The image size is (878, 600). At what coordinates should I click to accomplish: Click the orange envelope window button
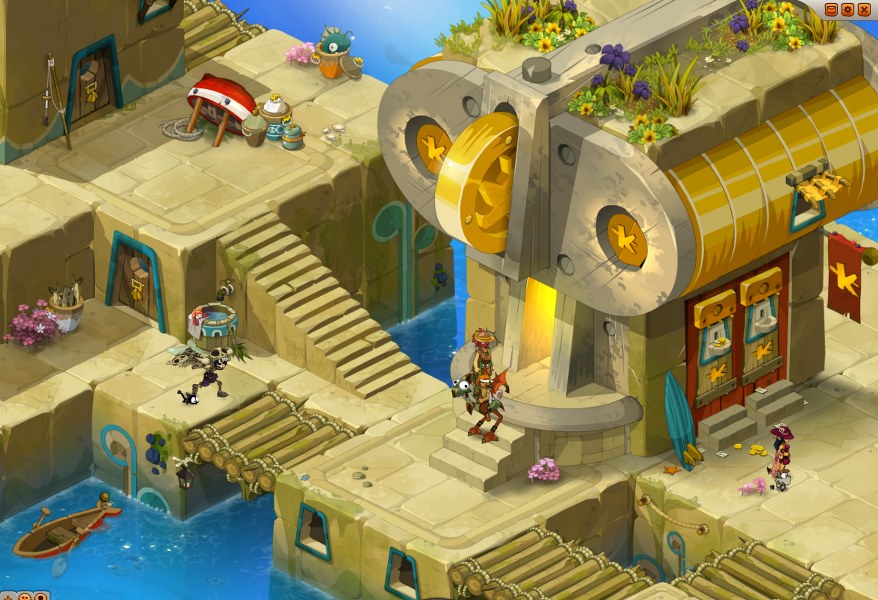click(x=831, y=9)
